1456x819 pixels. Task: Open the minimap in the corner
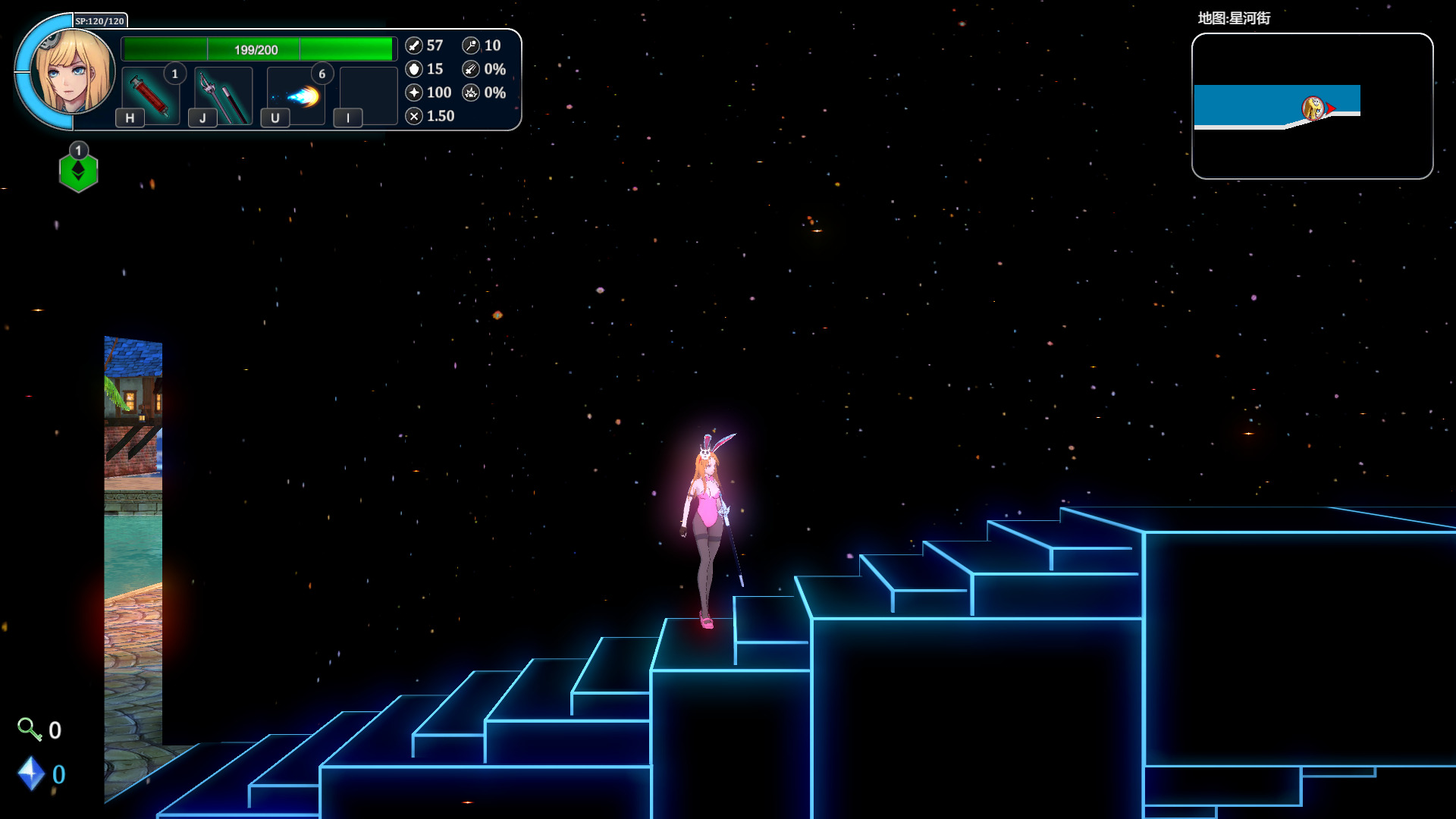[1312, 106]
